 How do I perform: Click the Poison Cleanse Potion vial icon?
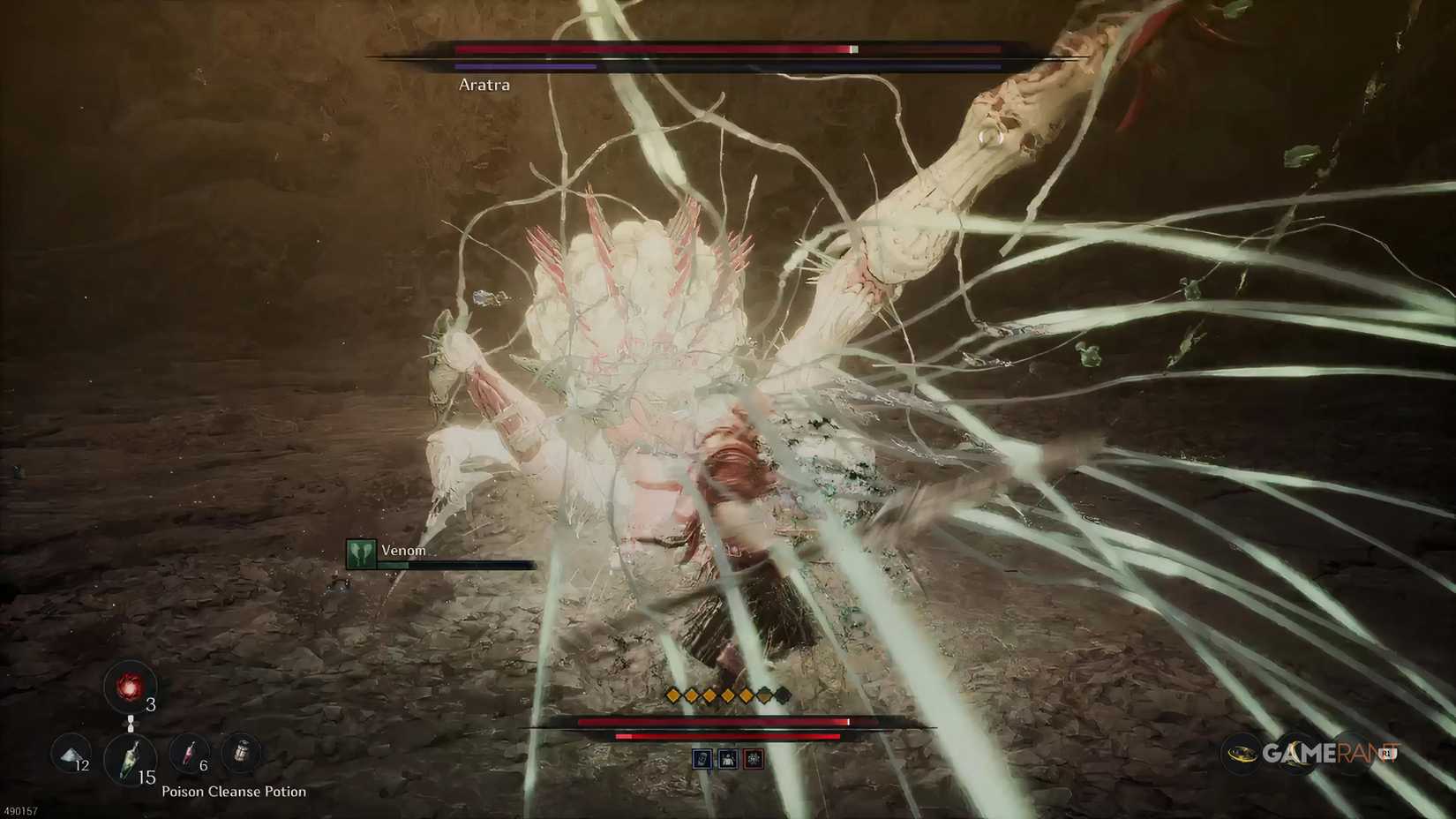(x=130, y=759)
